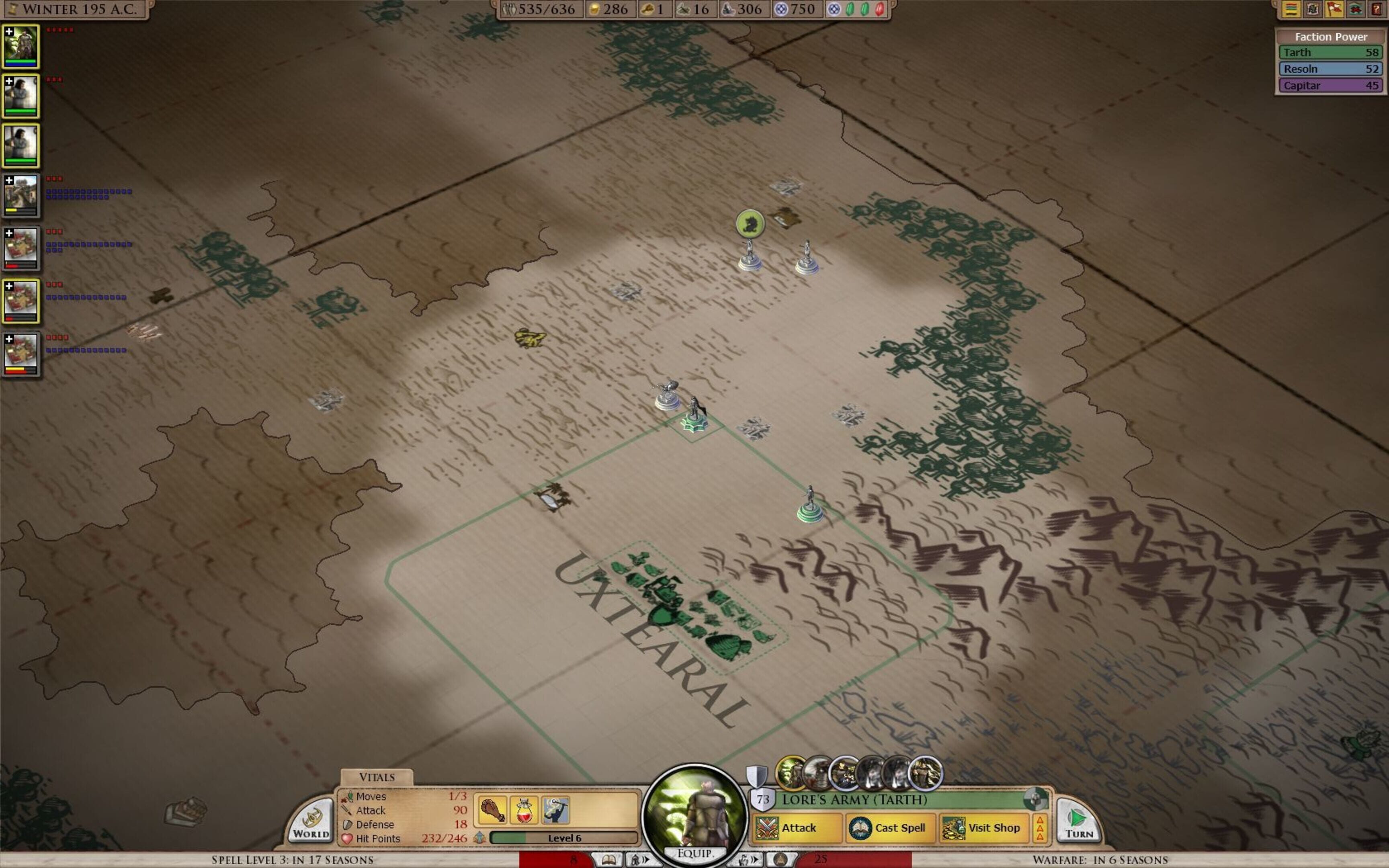Click the army shield icon above 73
The image size is (1389, 868).
[x=756, y=776]
